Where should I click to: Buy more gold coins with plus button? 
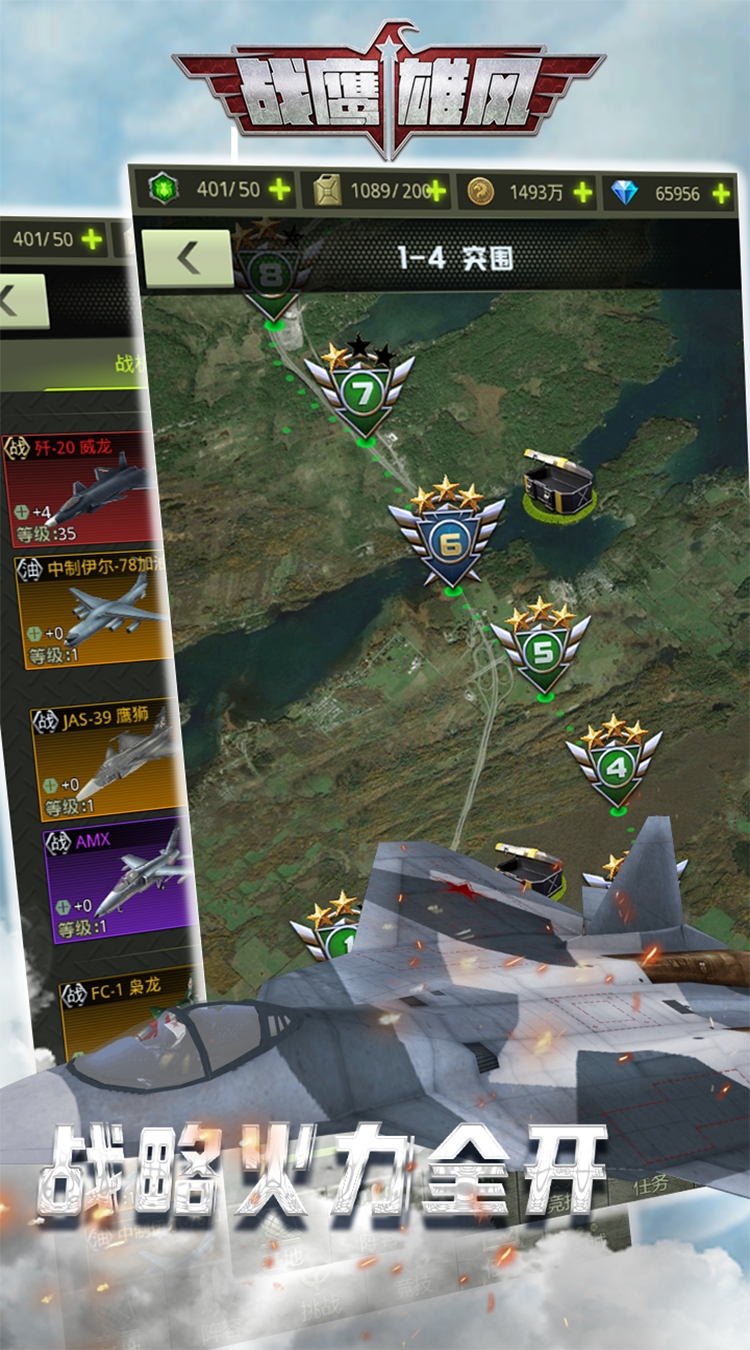click(x=582, y=193)
